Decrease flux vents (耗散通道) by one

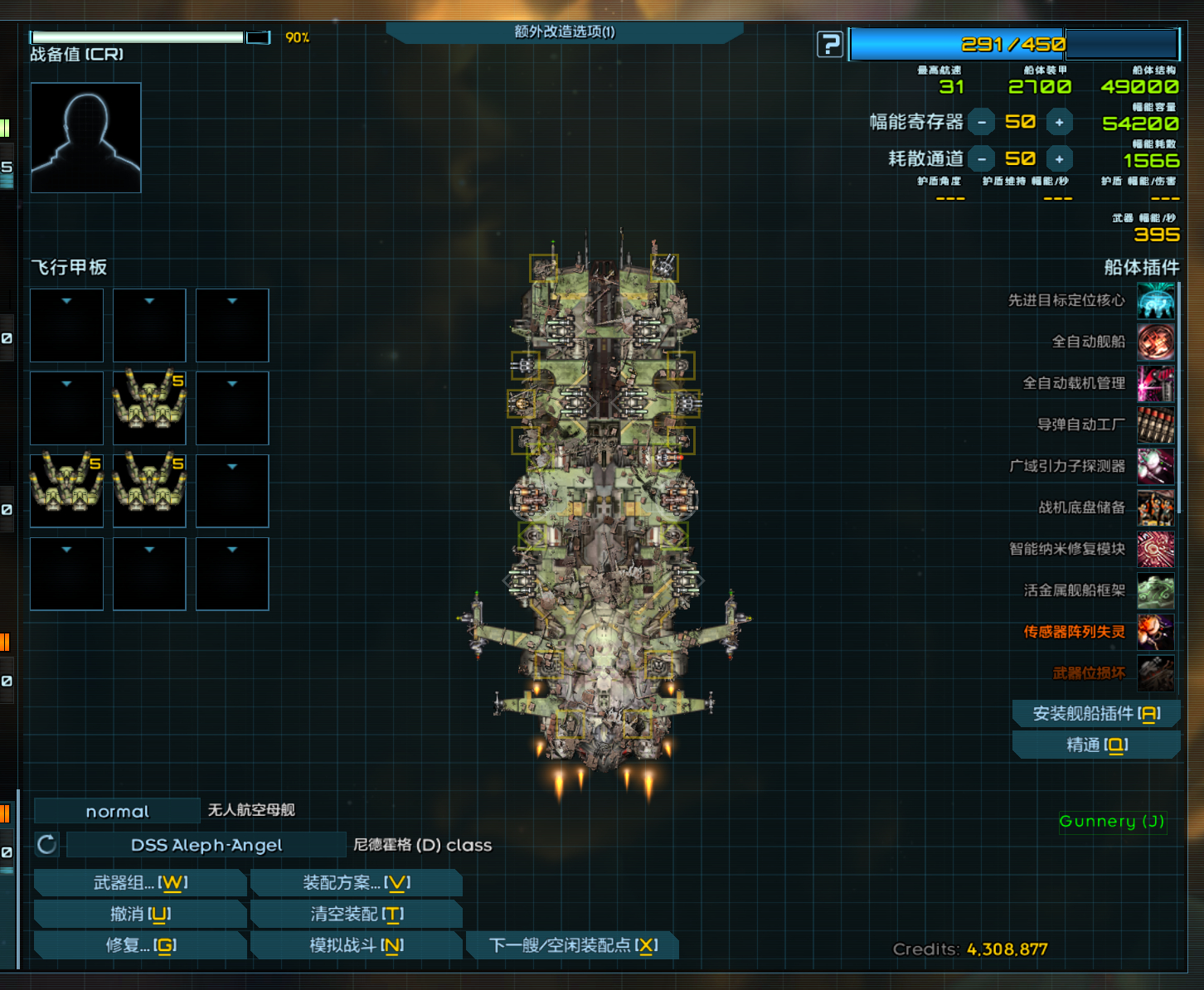click(982, 159)
